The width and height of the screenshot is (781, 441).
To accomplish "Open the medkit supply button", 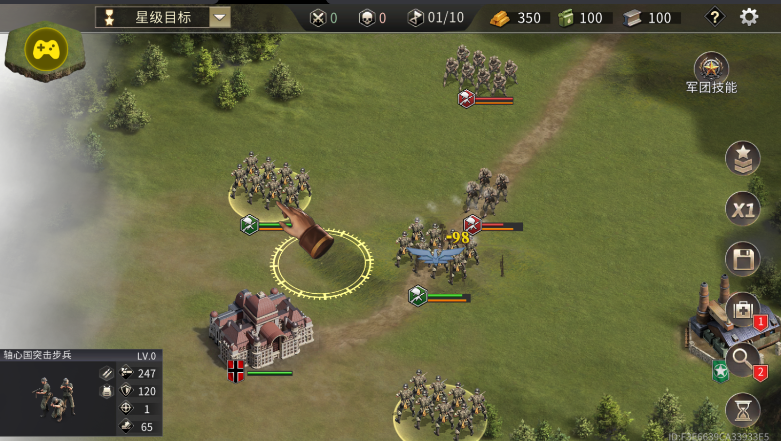I will pyautogui.click(x=742, y=309).
